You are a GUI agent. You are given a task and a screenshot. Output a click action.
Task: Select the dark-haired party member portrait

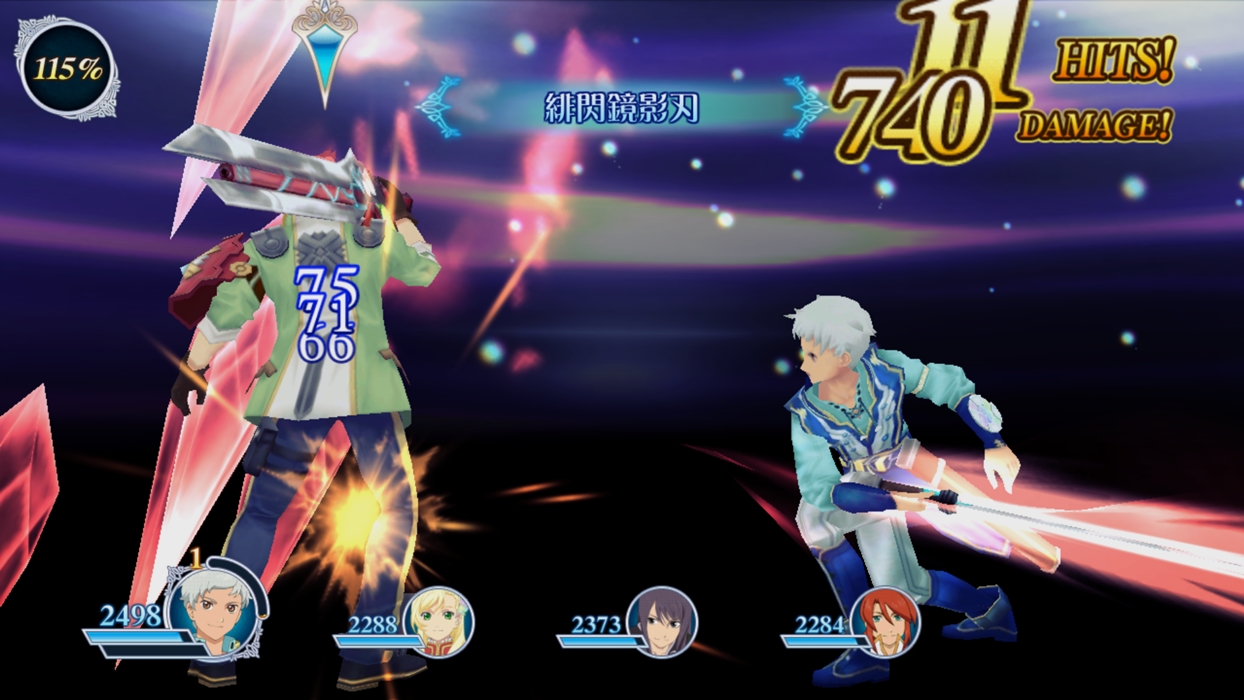pyautogui.click(x=661, y=622)
